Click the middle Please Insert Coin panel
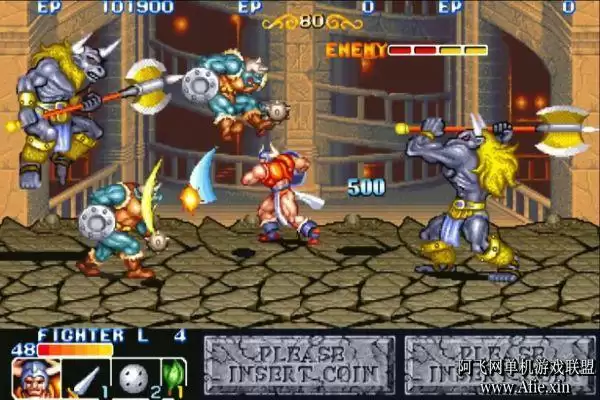 pos(298,365)
